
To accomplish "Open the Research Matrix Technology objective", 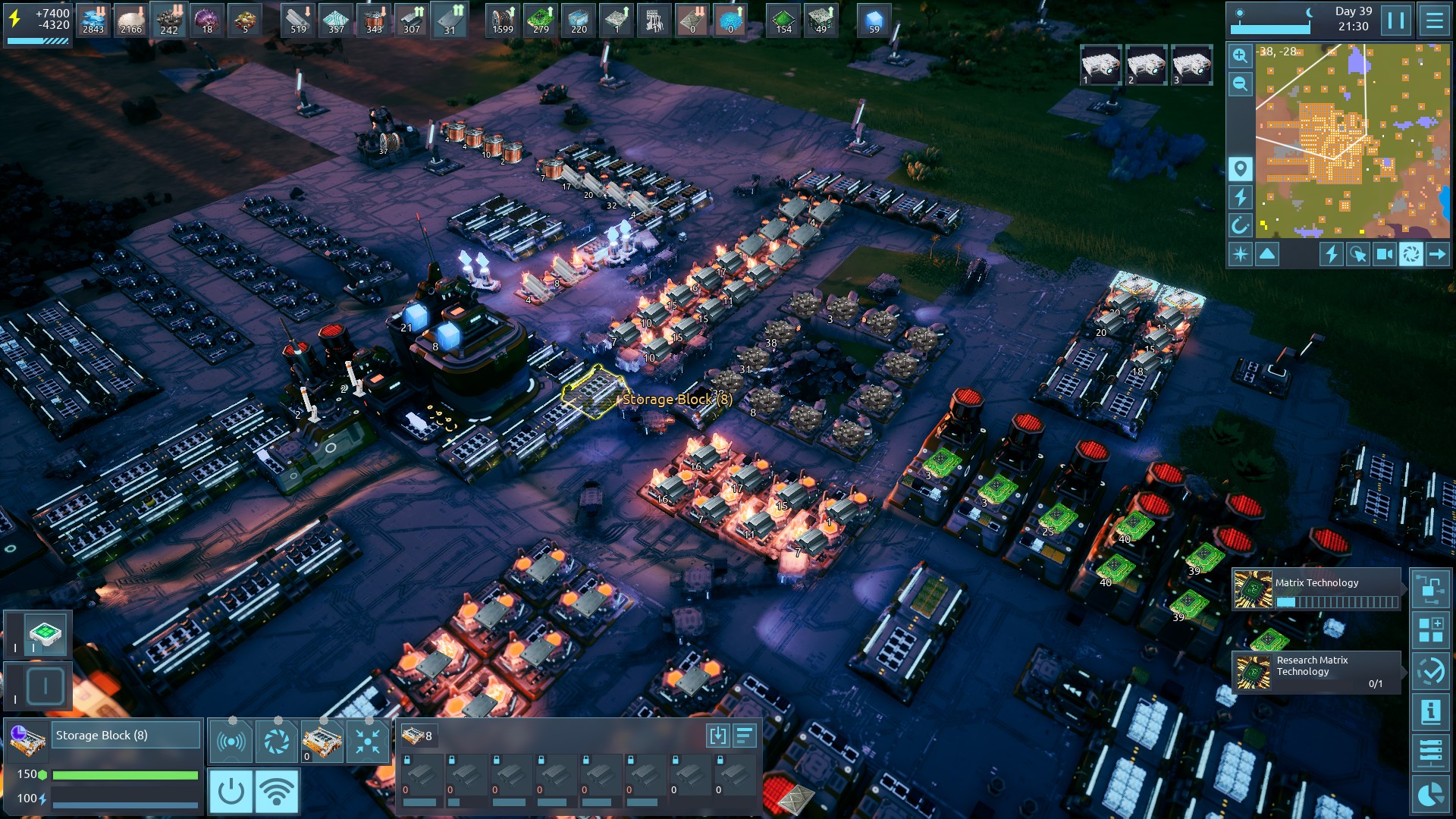I will tap(1316, 672).
